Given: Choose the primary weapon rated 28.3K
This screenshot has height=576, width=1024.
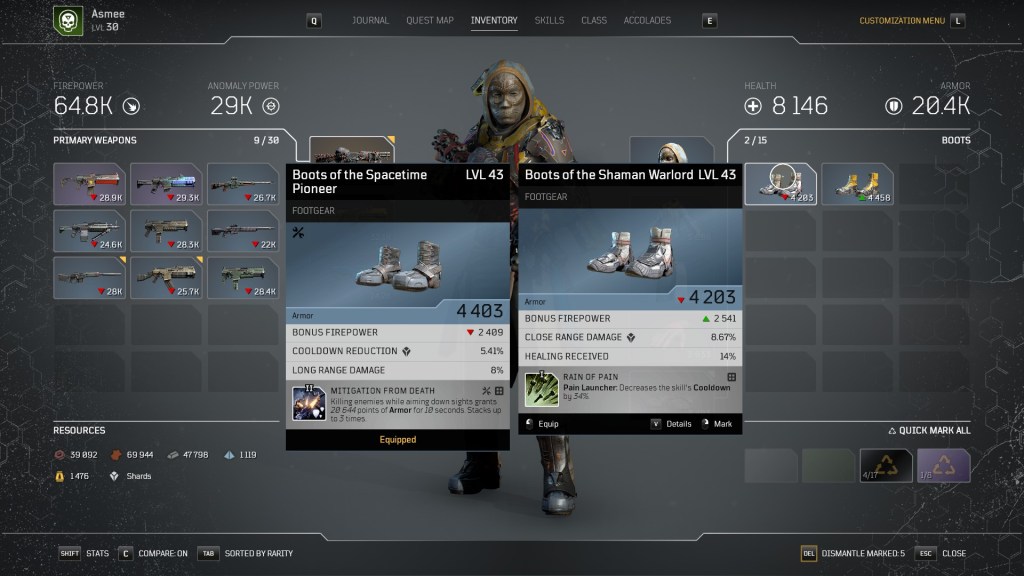Looking at the screenshot, I should (166, 230).
